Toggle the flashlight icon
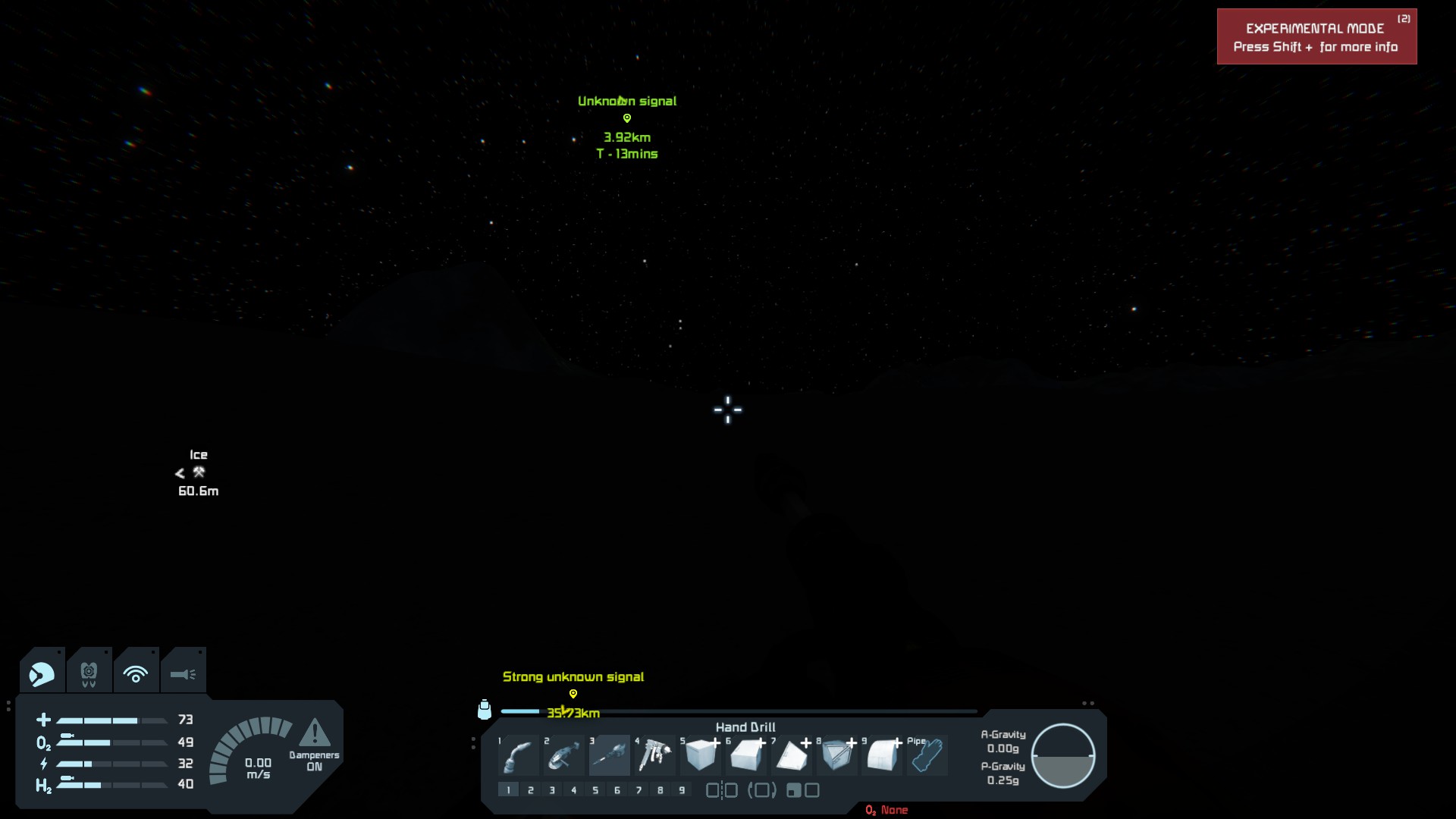This screenshot has height=819, width=1456. 183,673
